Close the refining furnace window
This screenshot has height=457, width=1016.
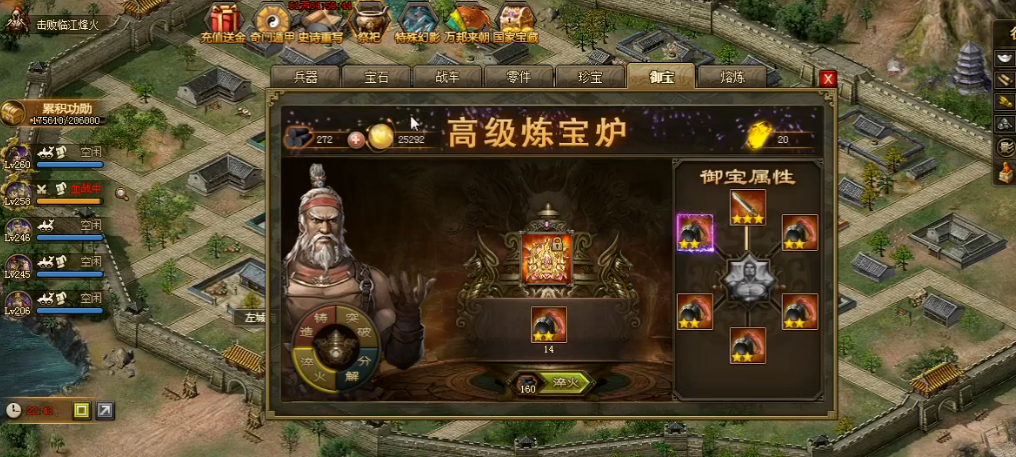pos(827,78)
